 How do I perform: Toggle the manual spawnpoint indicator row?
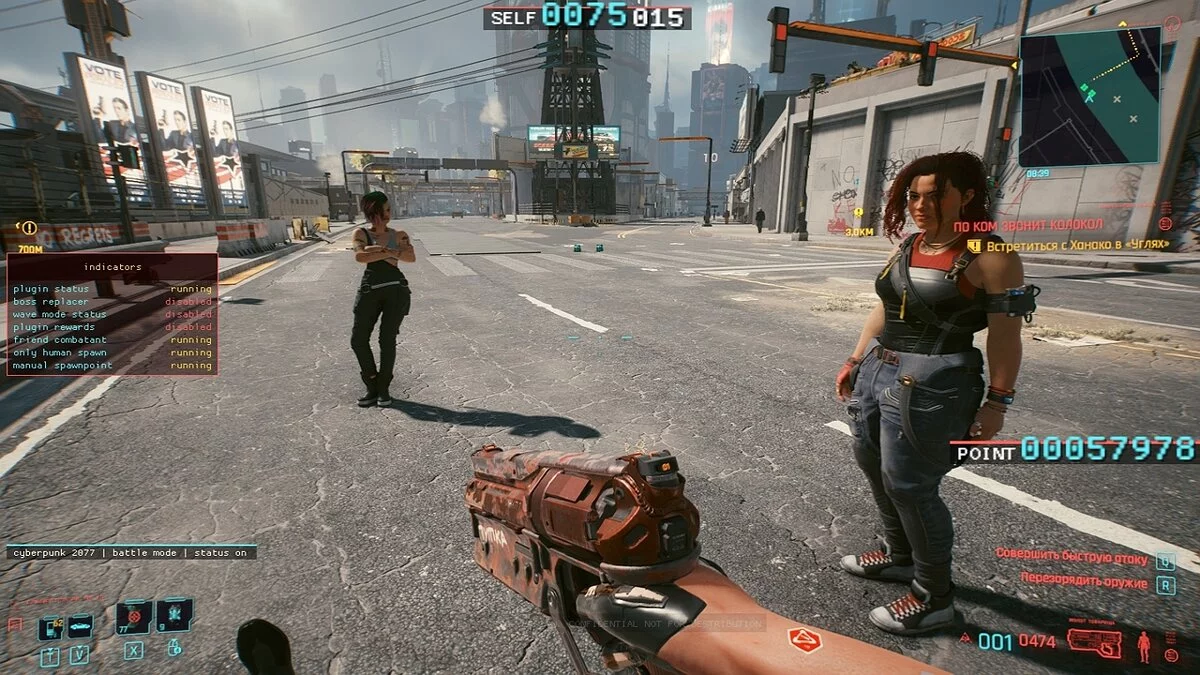click(112, 366)
